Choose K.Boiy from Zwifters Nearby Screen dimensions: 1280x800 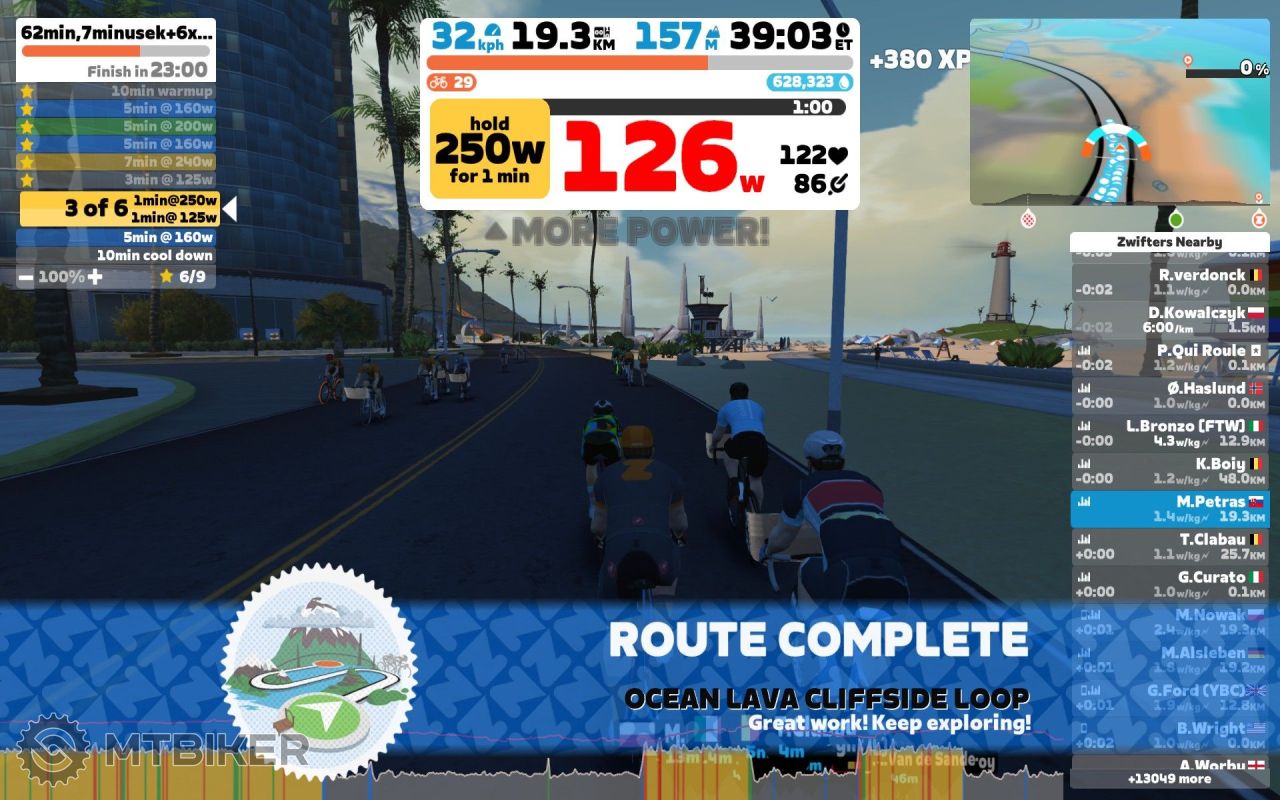tap(1169, 471)
